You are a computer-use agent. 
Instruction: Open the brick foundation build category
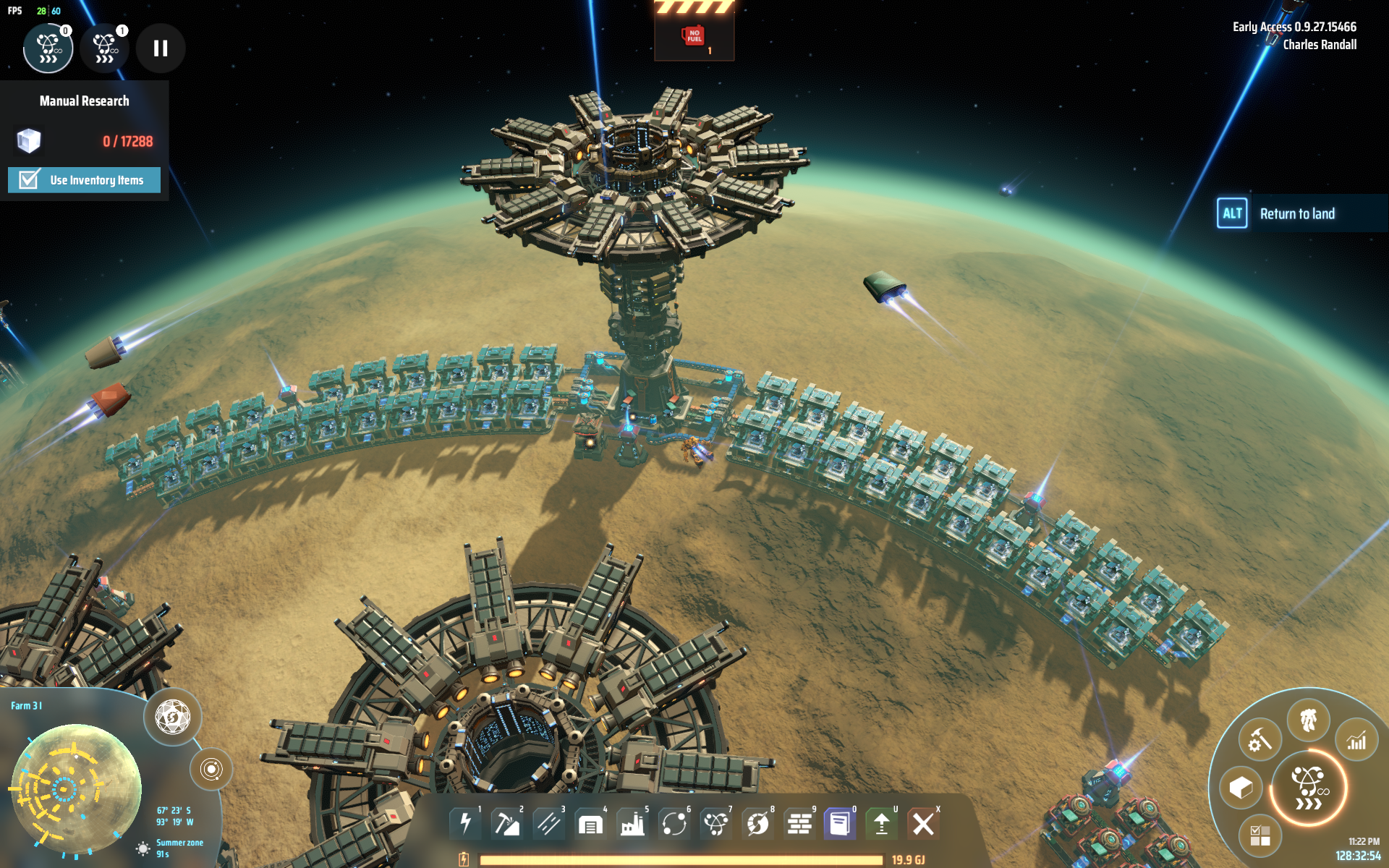click(x=799, y=823)
